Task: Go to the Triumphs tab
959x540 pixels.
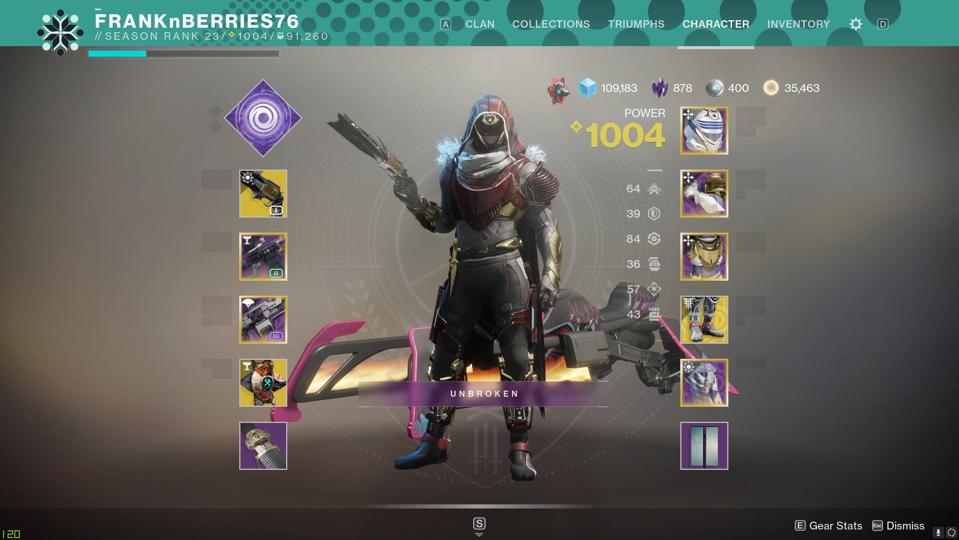Action: pos(636,24)
